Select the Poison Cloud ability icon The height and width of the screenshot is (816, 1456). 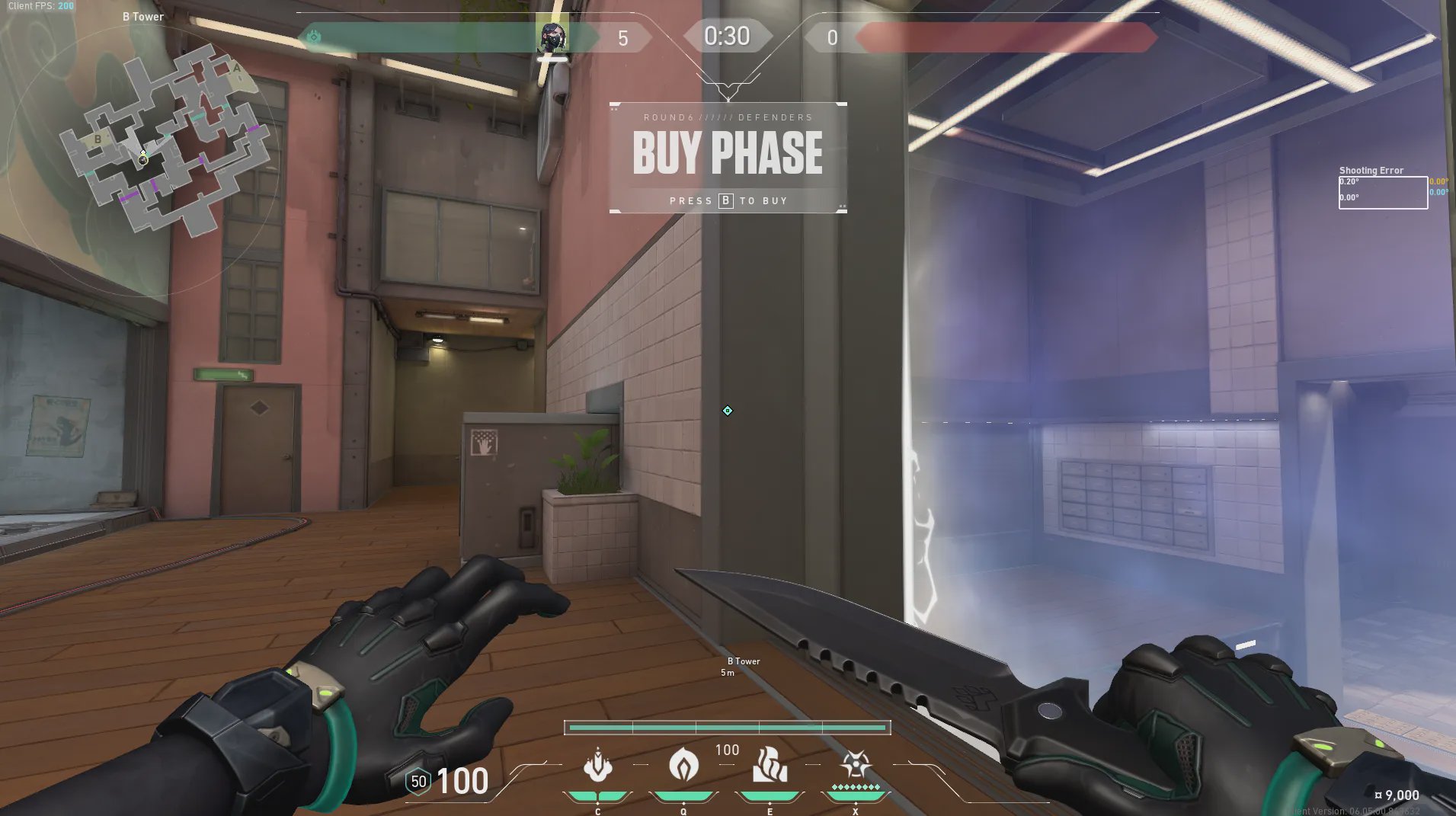pos(683,766)
